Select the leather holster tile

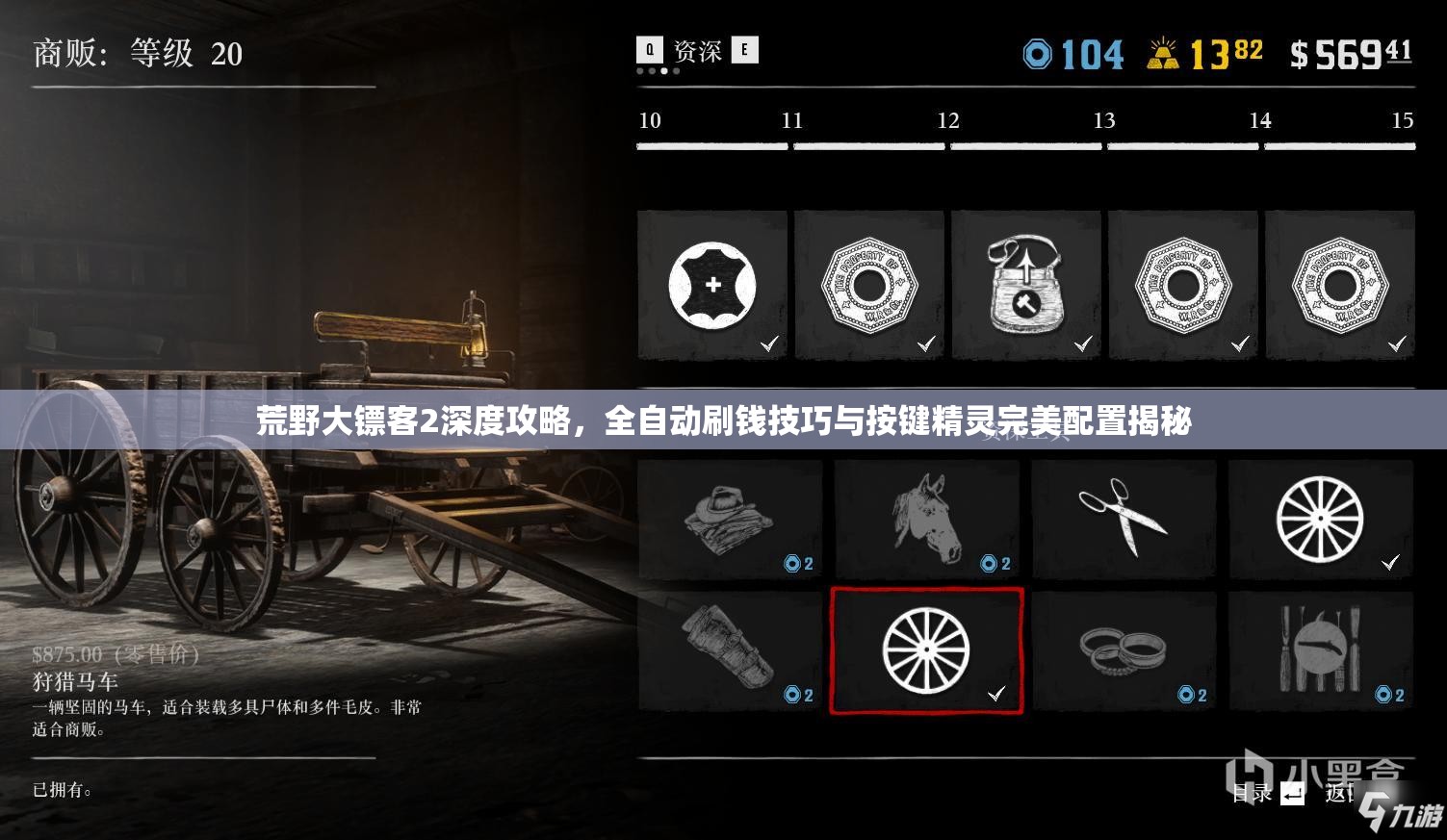tap(730, 650)
